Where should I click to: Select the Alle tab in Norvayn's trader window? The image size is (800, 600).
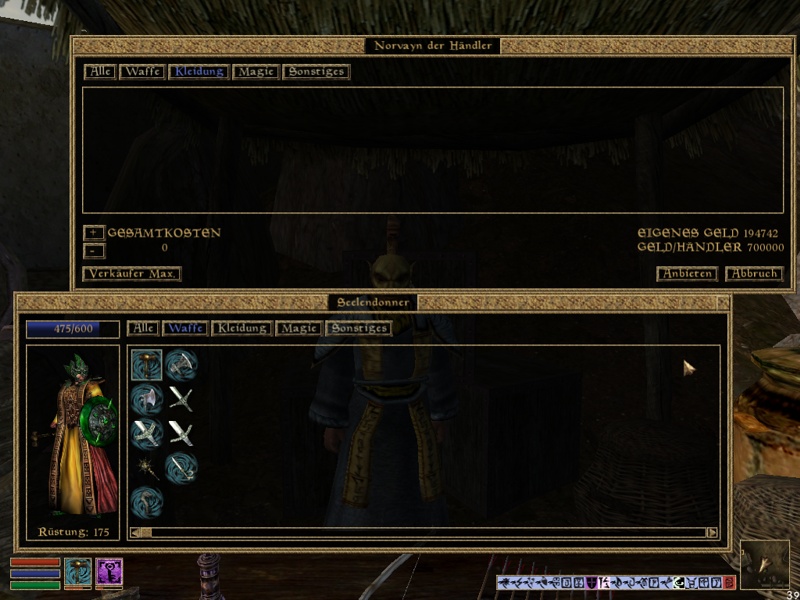click(99, 72)
